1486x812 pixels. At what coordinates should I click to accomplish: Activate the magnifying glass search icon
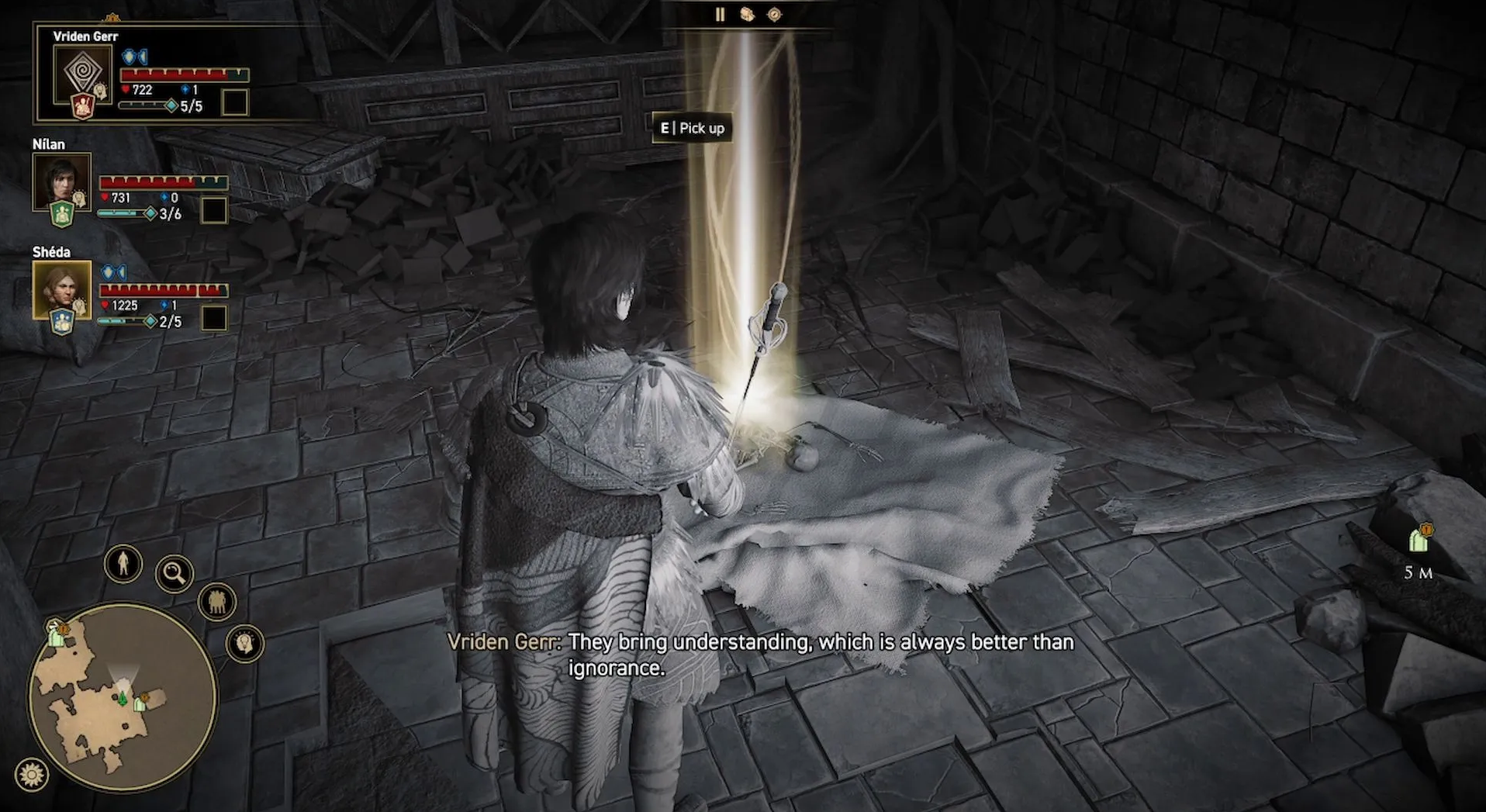pyautogui.click(x=175, y=574)
